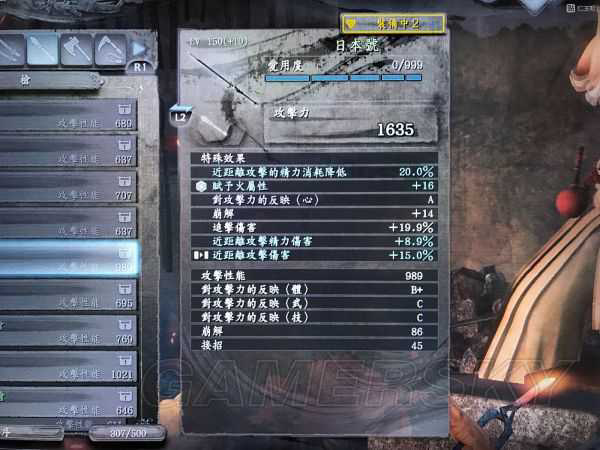600x450 pixels.
Task: Switch to the highlighted spear weapon tab
Action: [42, 48]
